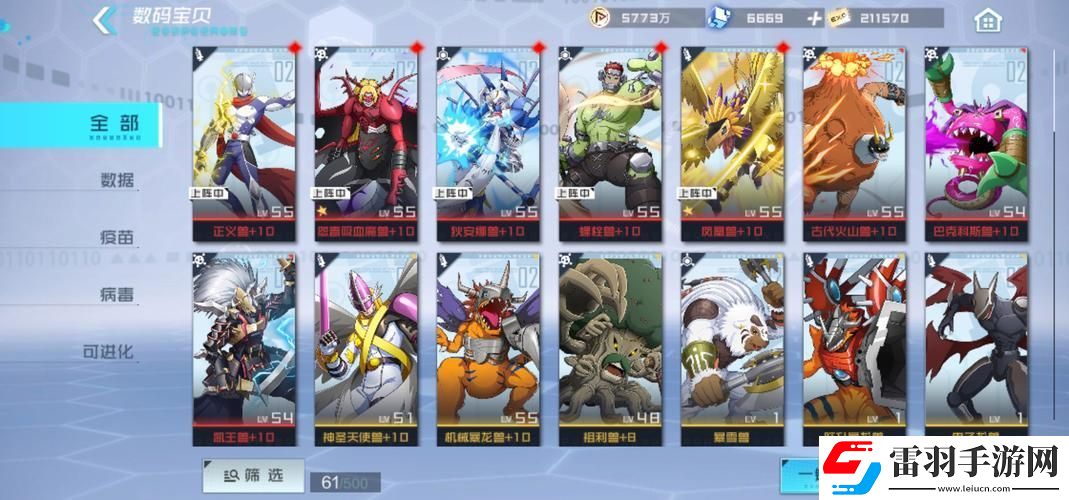The image size is (1069, 500).
Task: View the 祖利兽+8 card
Action: (x=610, y=350)
